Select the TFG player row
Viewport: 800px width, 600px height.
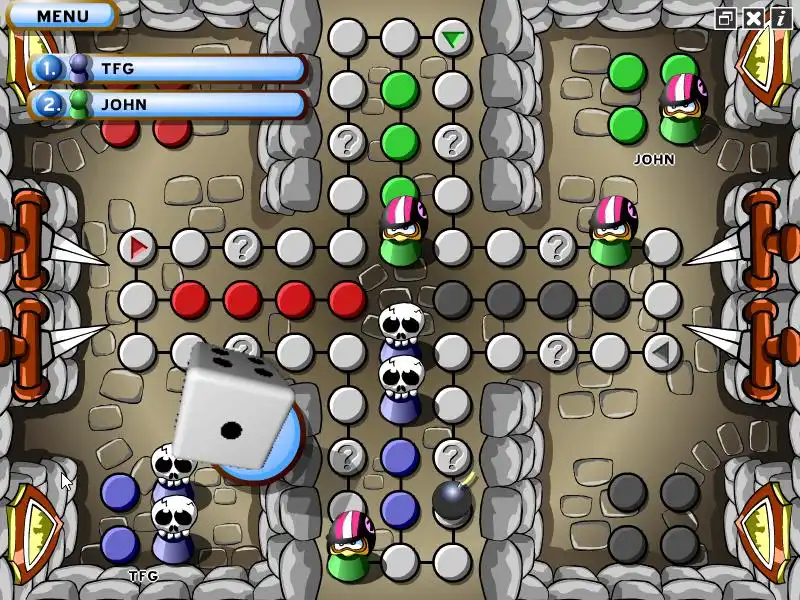(168, 68)
